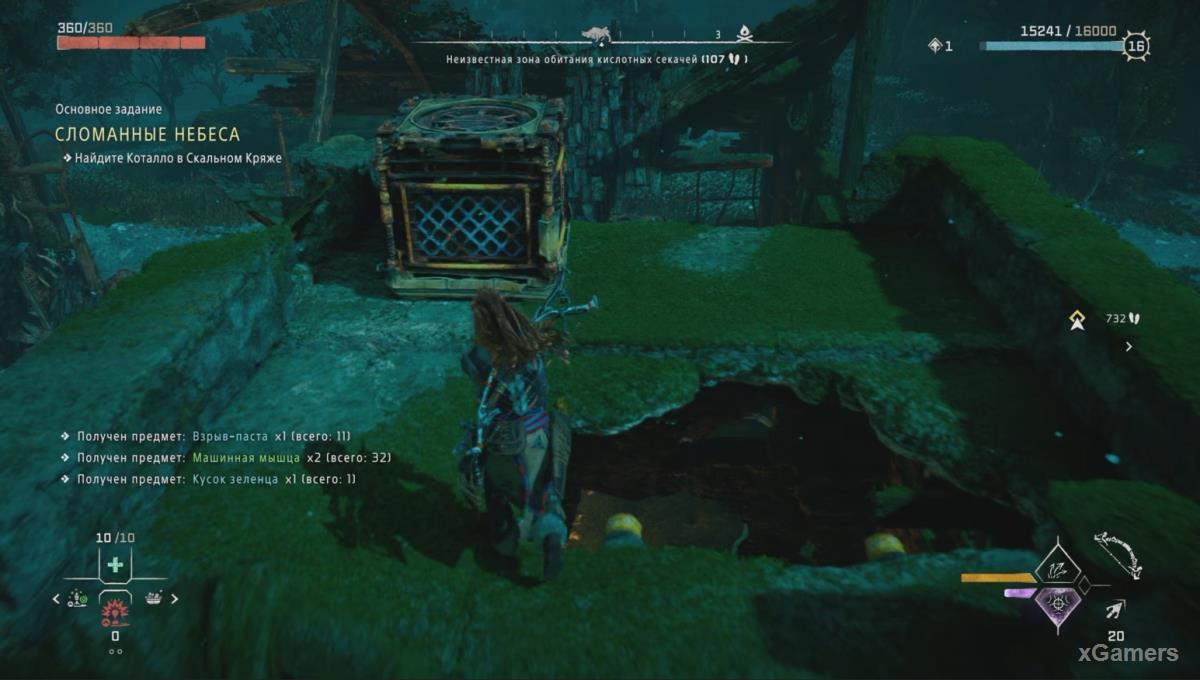Open the main quest 'Сломанные небеса' tracker

pyautogui.click(x=147, y=134)
